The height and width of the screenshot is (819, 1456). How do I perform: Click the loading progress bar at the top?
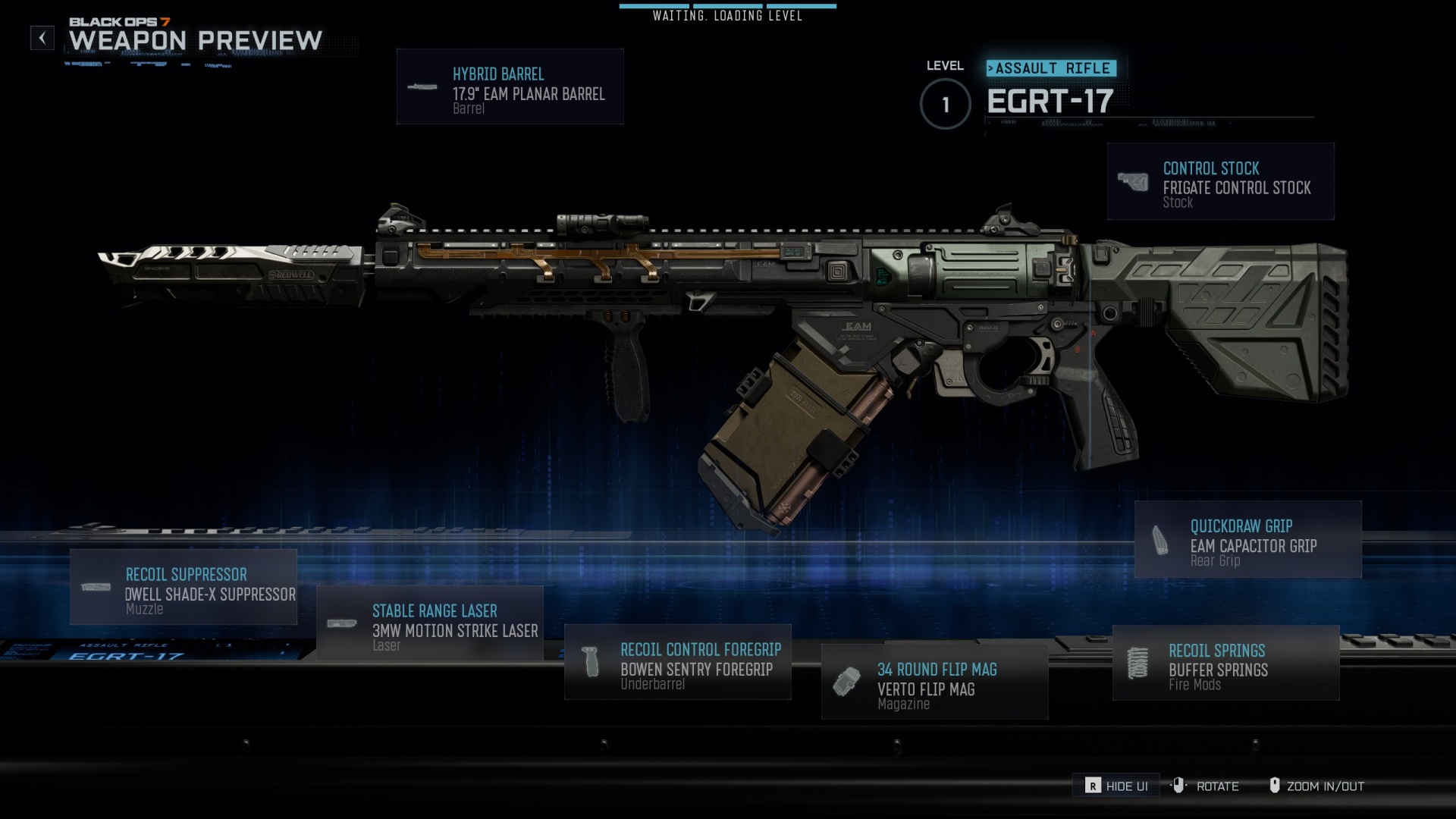click(726, 7)
